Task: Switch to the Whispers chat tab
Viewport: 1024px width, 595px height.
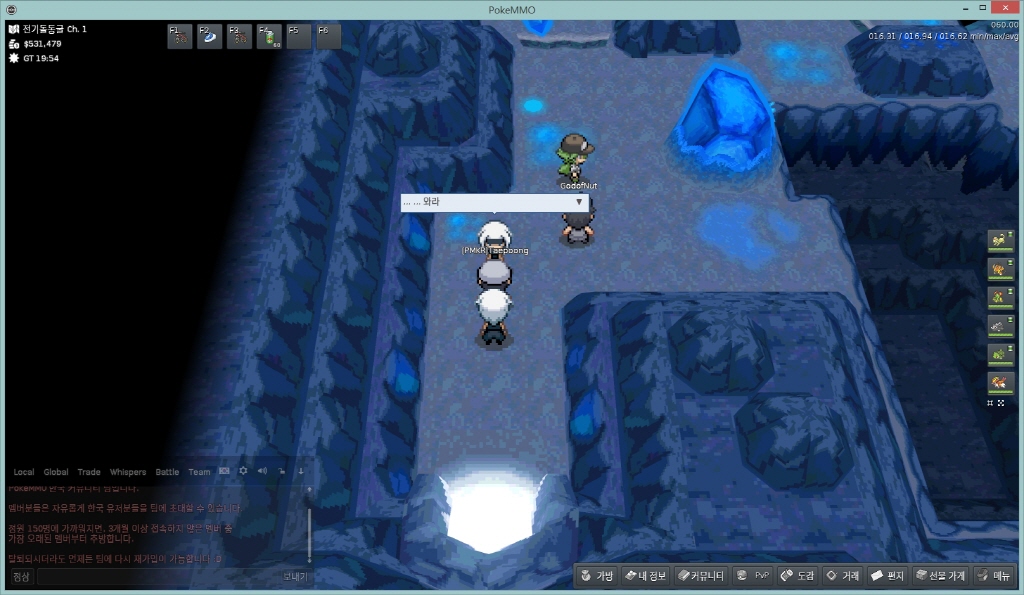Action: point(128,472)
